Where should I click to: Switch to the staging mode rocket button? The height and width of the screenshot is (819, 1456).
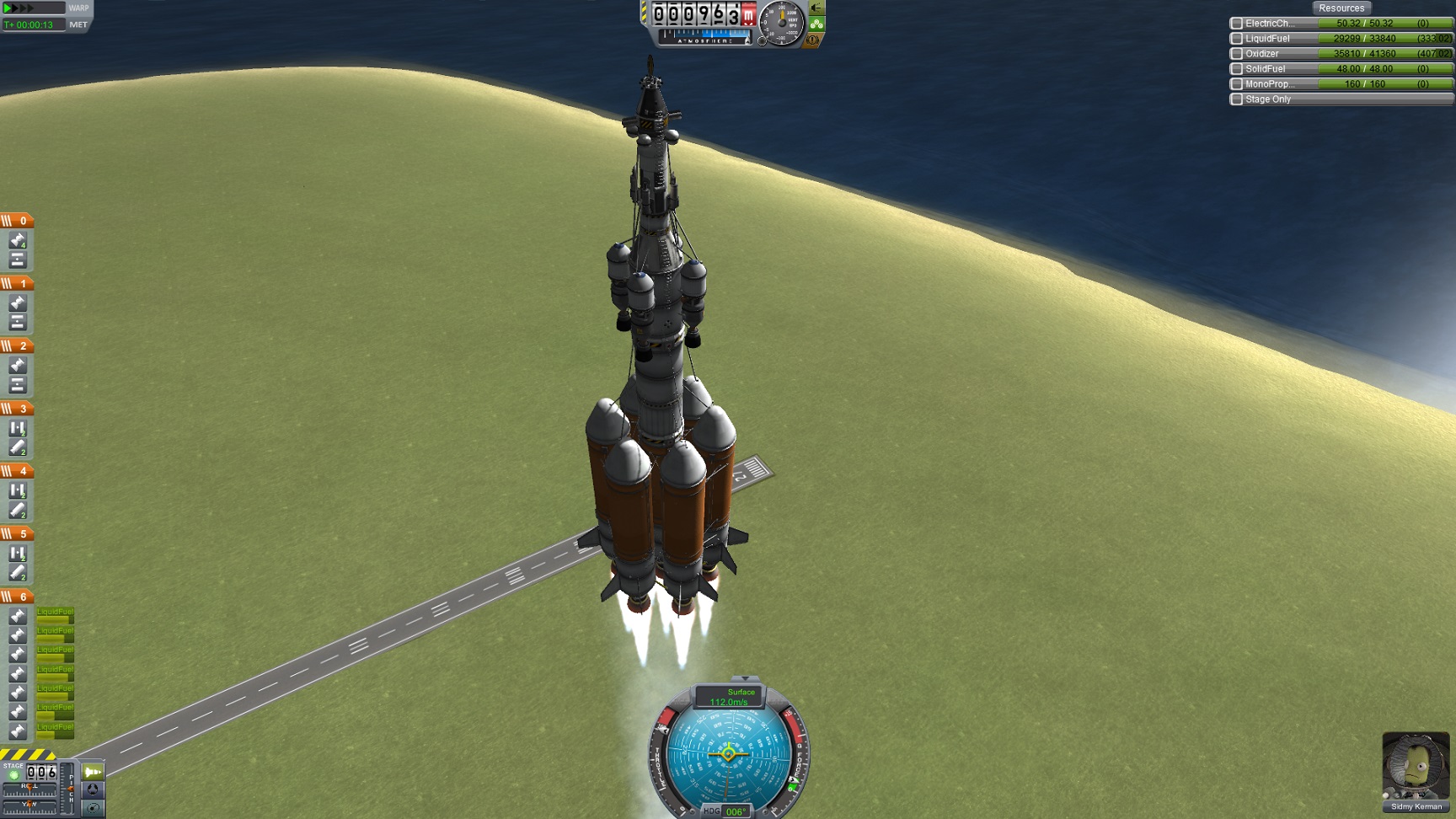93,772
